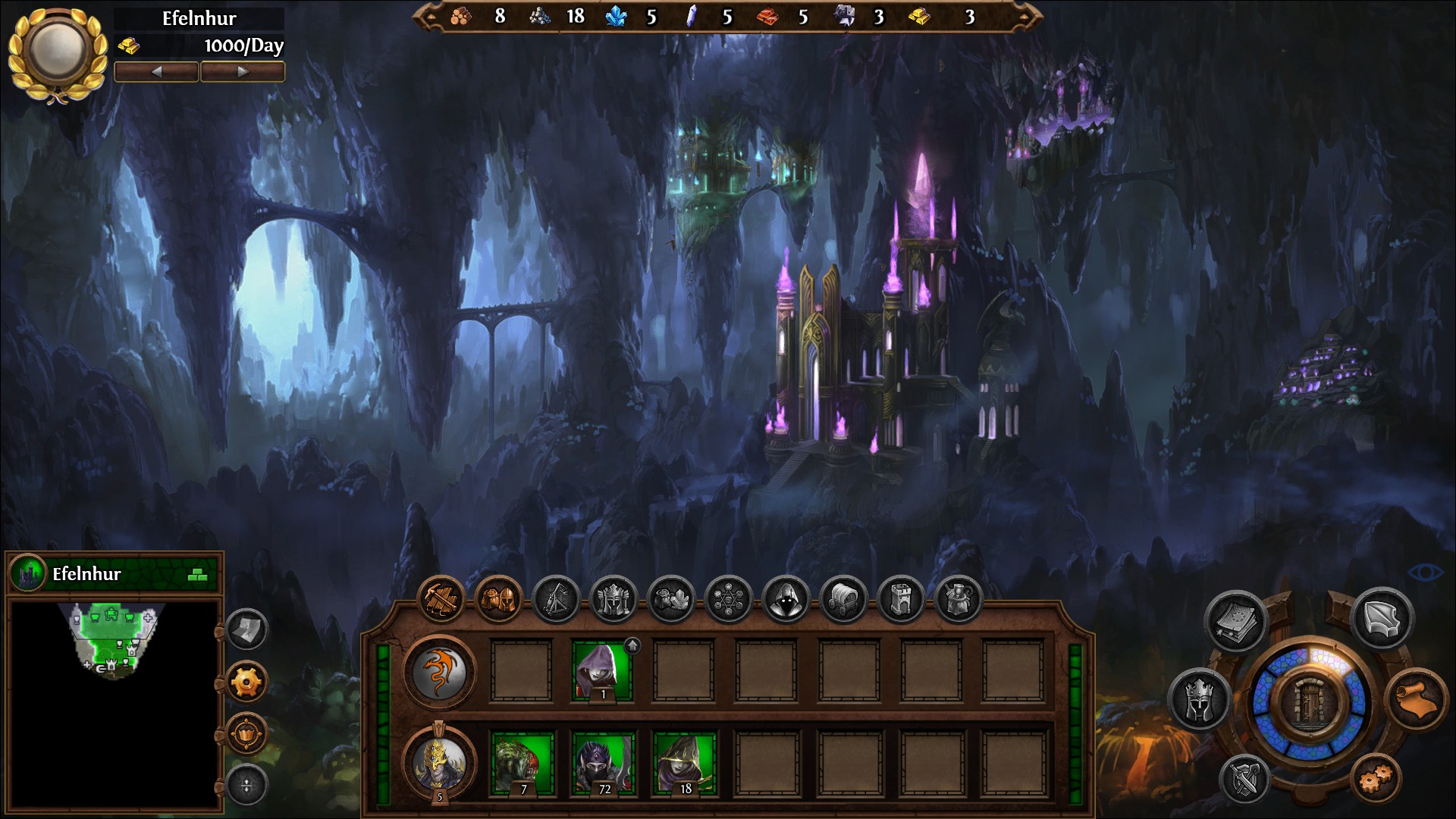
Task: Select the garrison hooded creature stack
Action: point(602,670)
